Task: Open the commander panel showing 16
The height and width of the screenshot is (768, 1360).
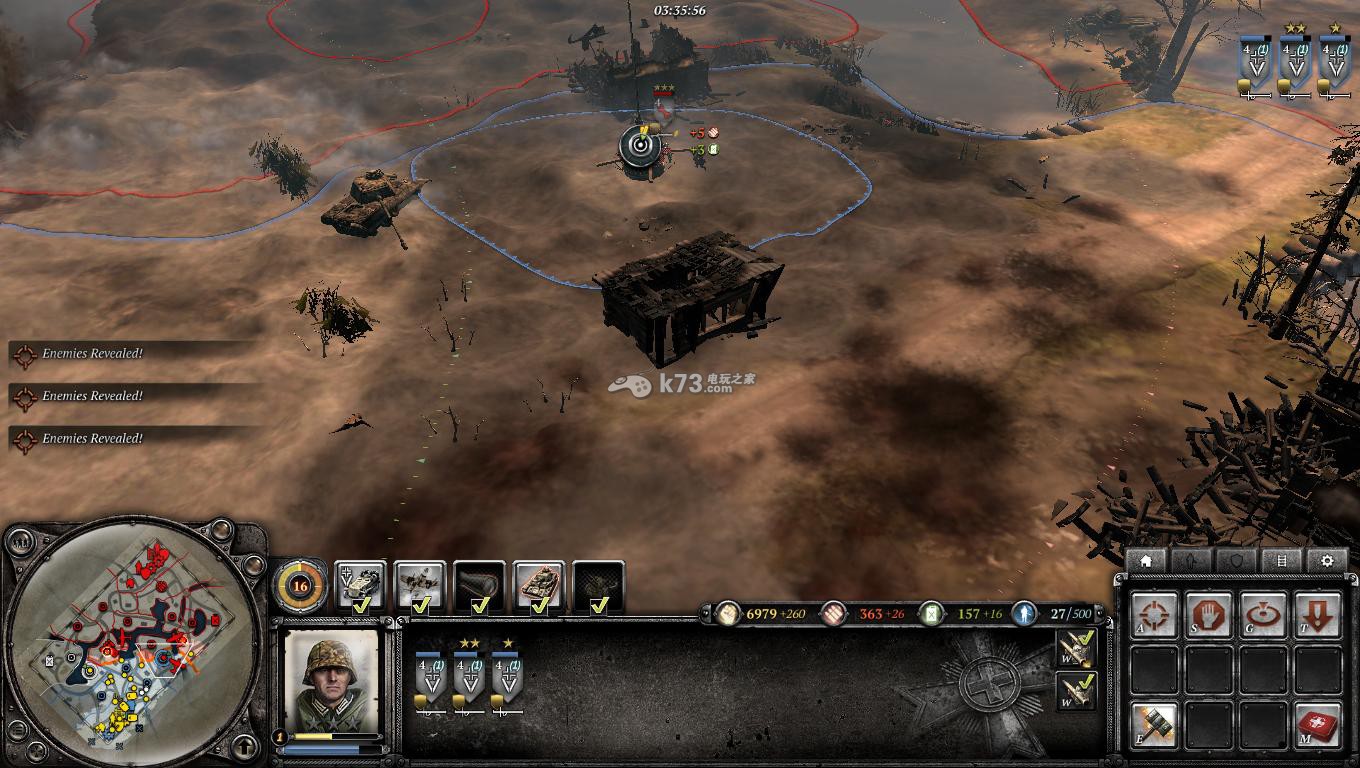Action: point(299,585)
